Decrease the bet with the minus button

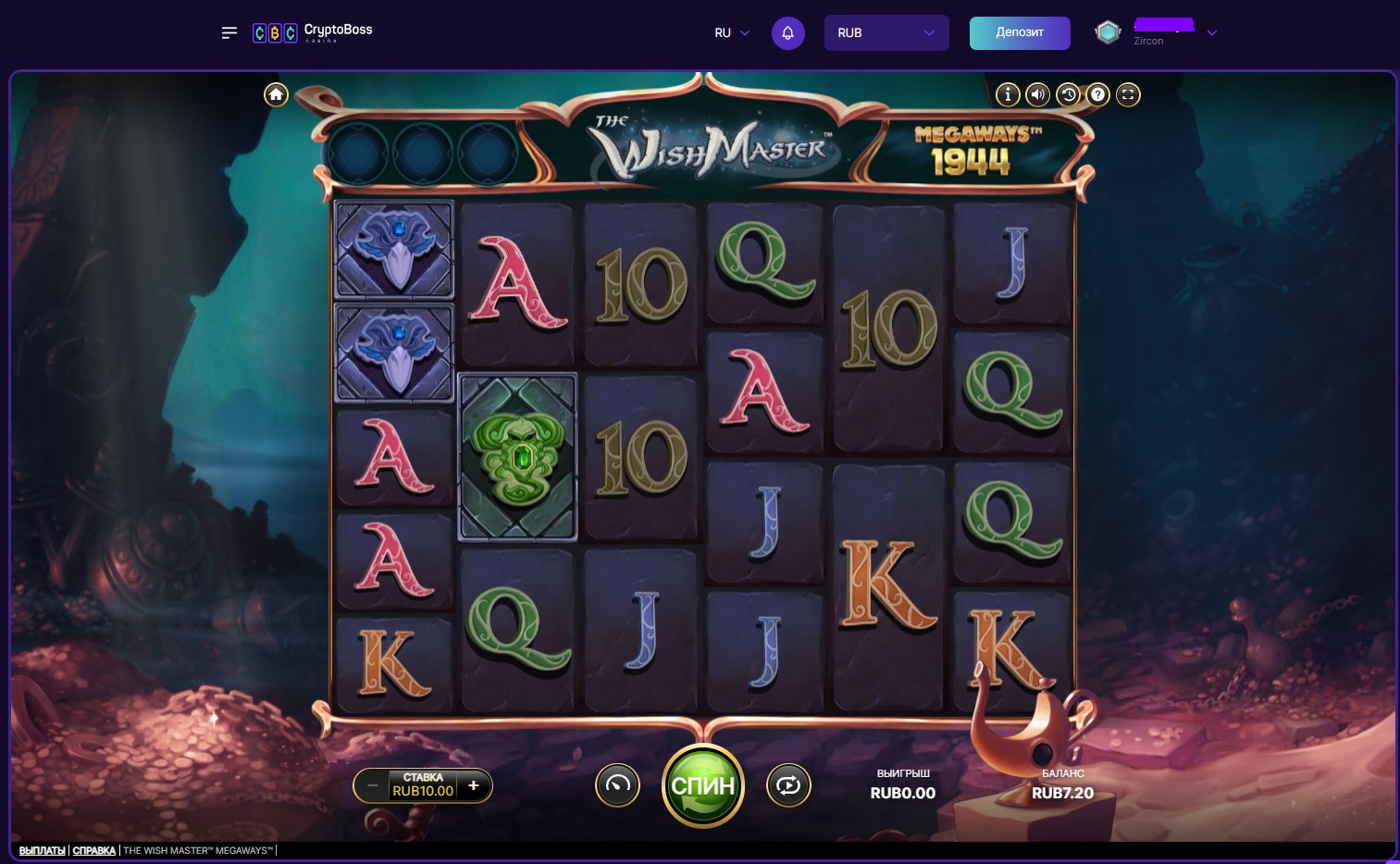tap(372, 785)
